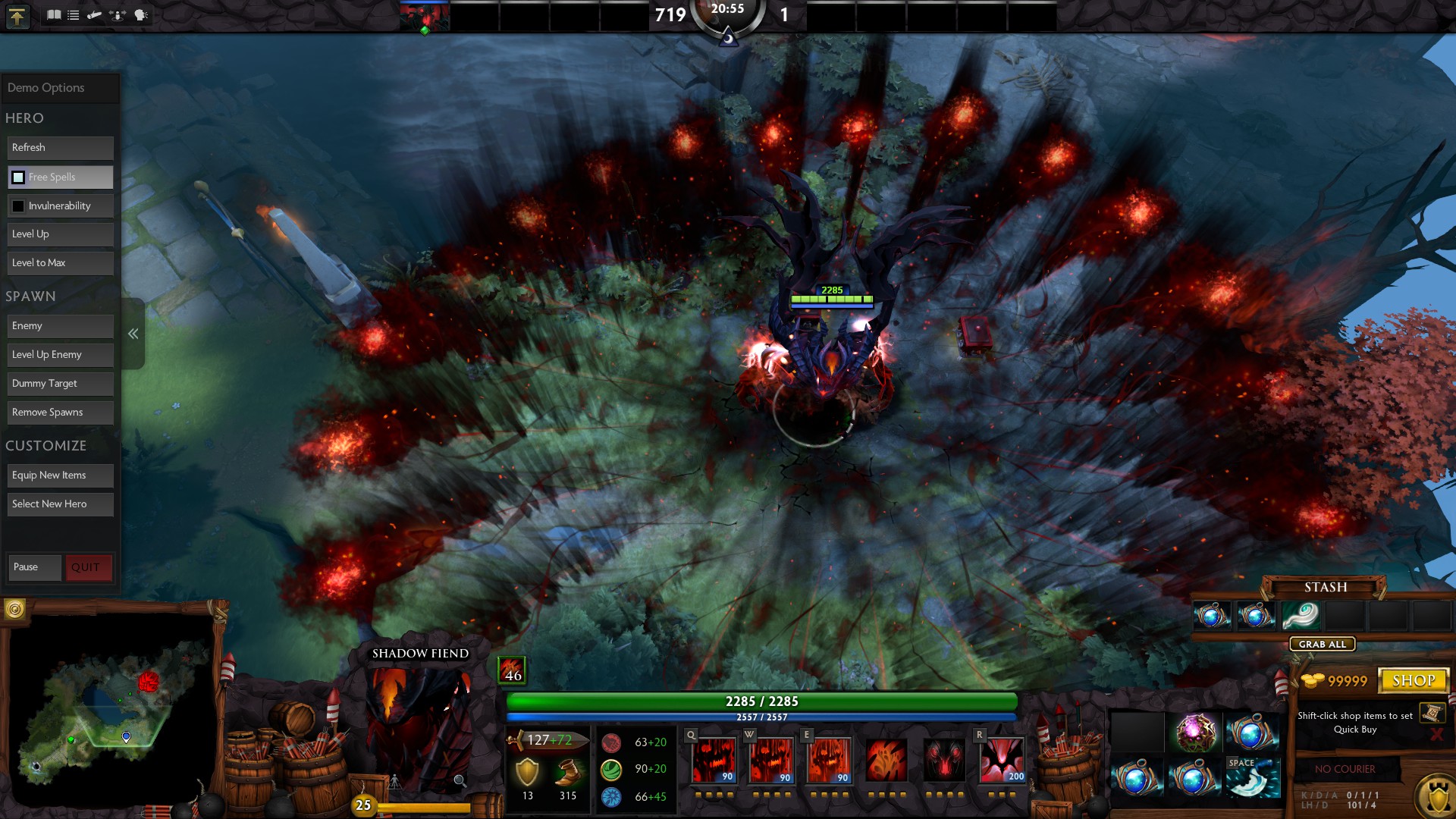Click the gold upgrade arrow icon in the corner
Image resolution: width=1456 pixels, height=819 pixels.
point(17,17)
